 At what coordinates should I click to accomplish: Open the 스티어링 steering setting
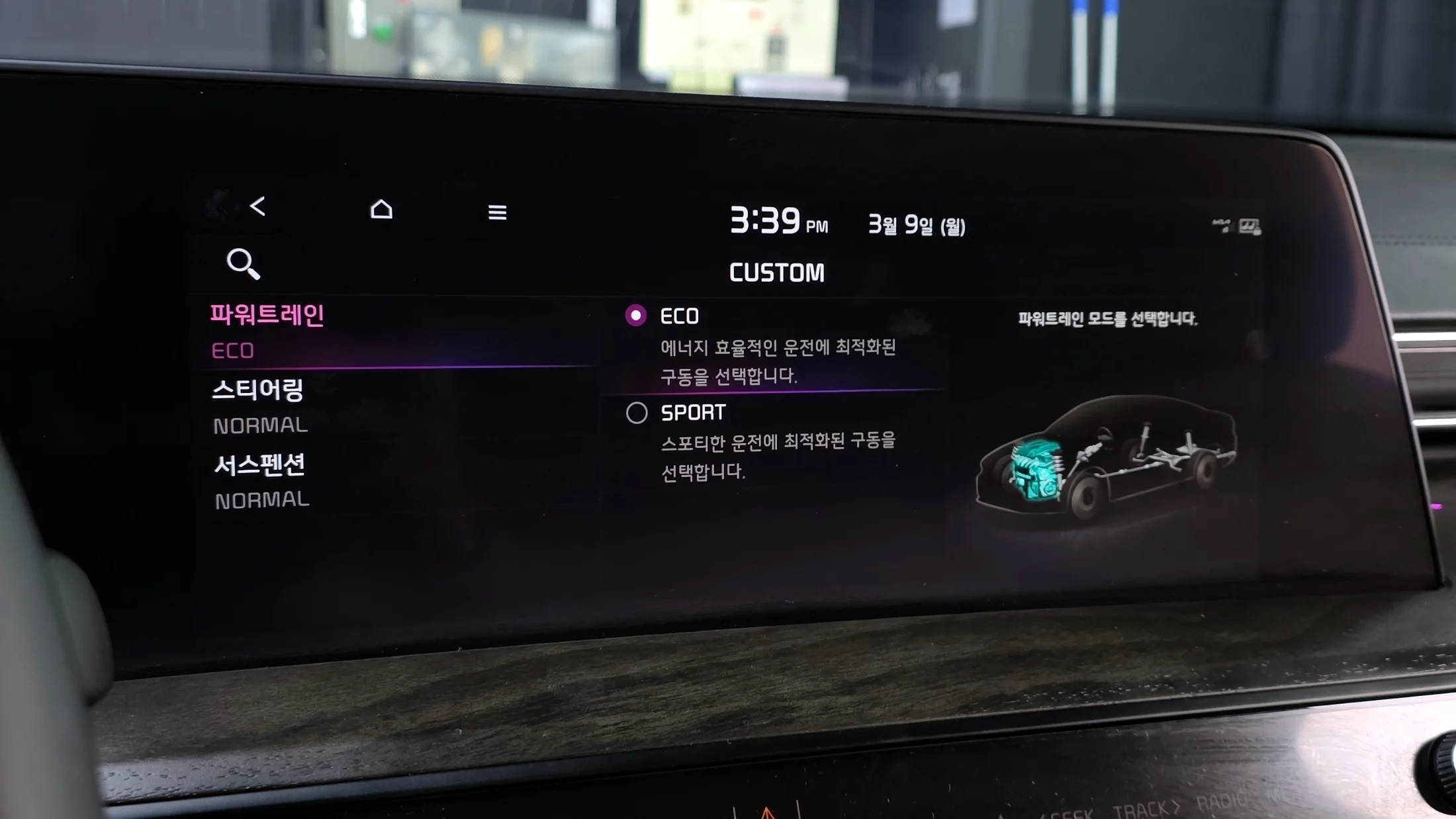pyautogui.click(x=258, y=390)
